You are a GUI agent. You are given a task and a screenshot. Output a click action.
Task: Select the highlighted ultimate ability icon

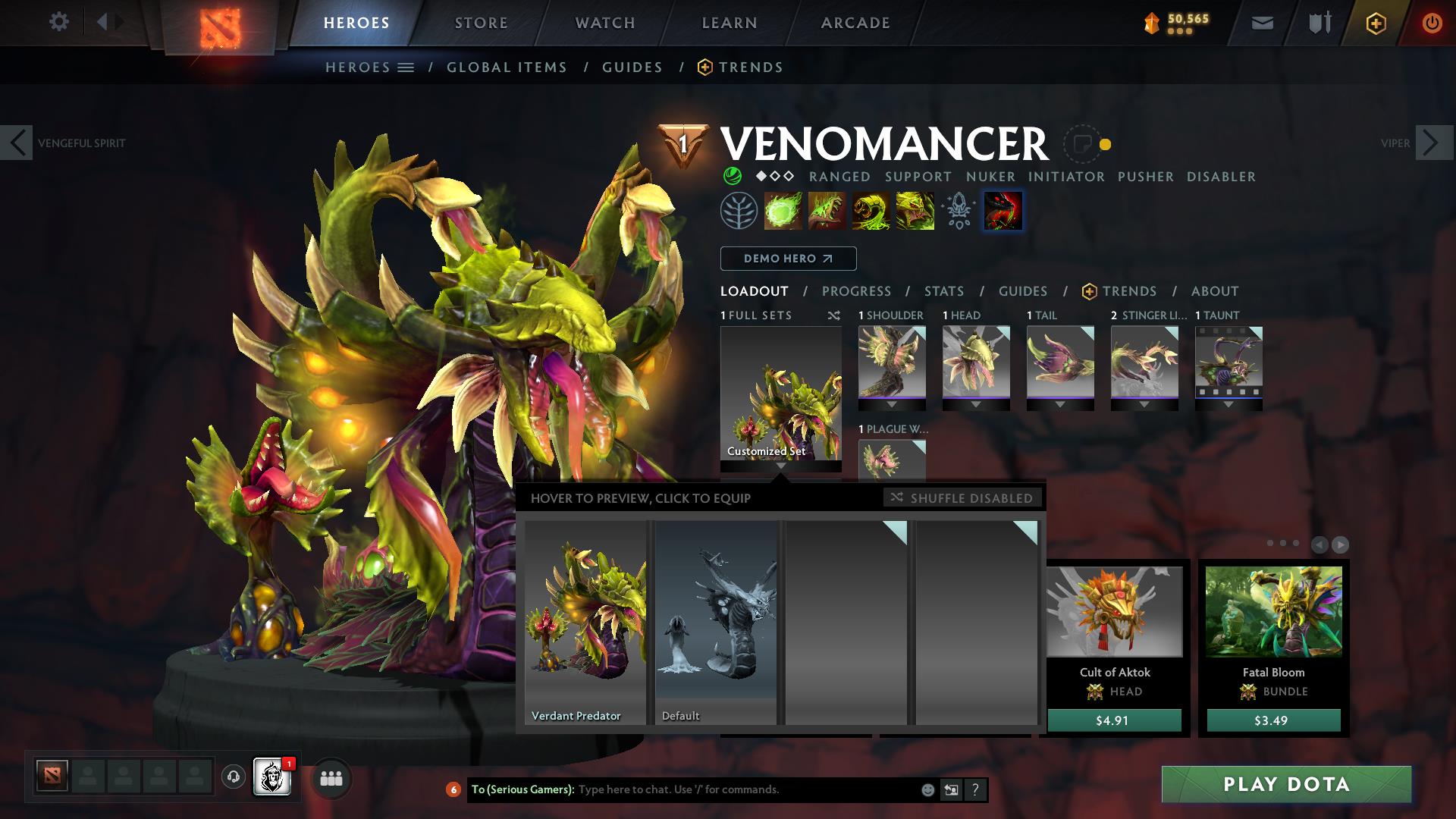(x=1003, y=211)
